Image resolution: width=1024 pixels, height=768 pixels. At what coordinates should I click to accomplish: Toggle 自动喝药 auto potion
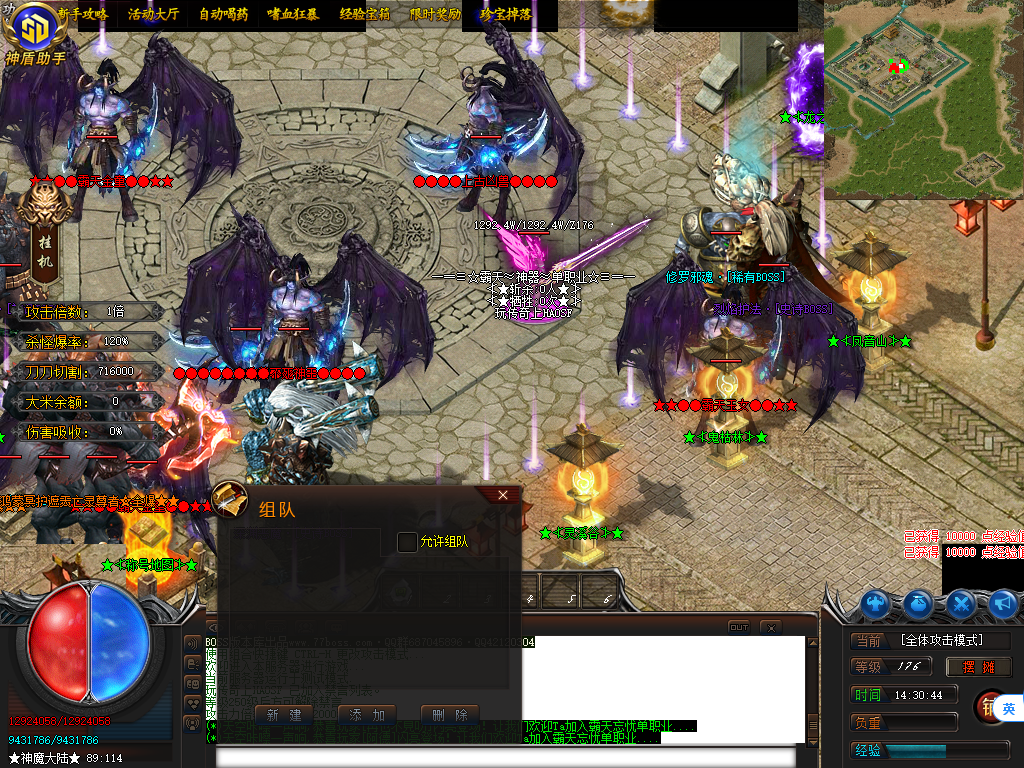tap(224, 15)
